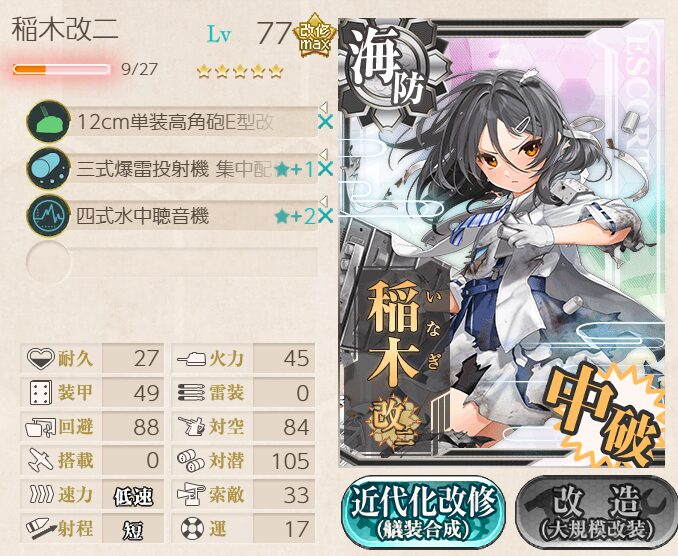Open the 近代化改修 modernization button
678x556 pixels.
[x=423, y=512]
